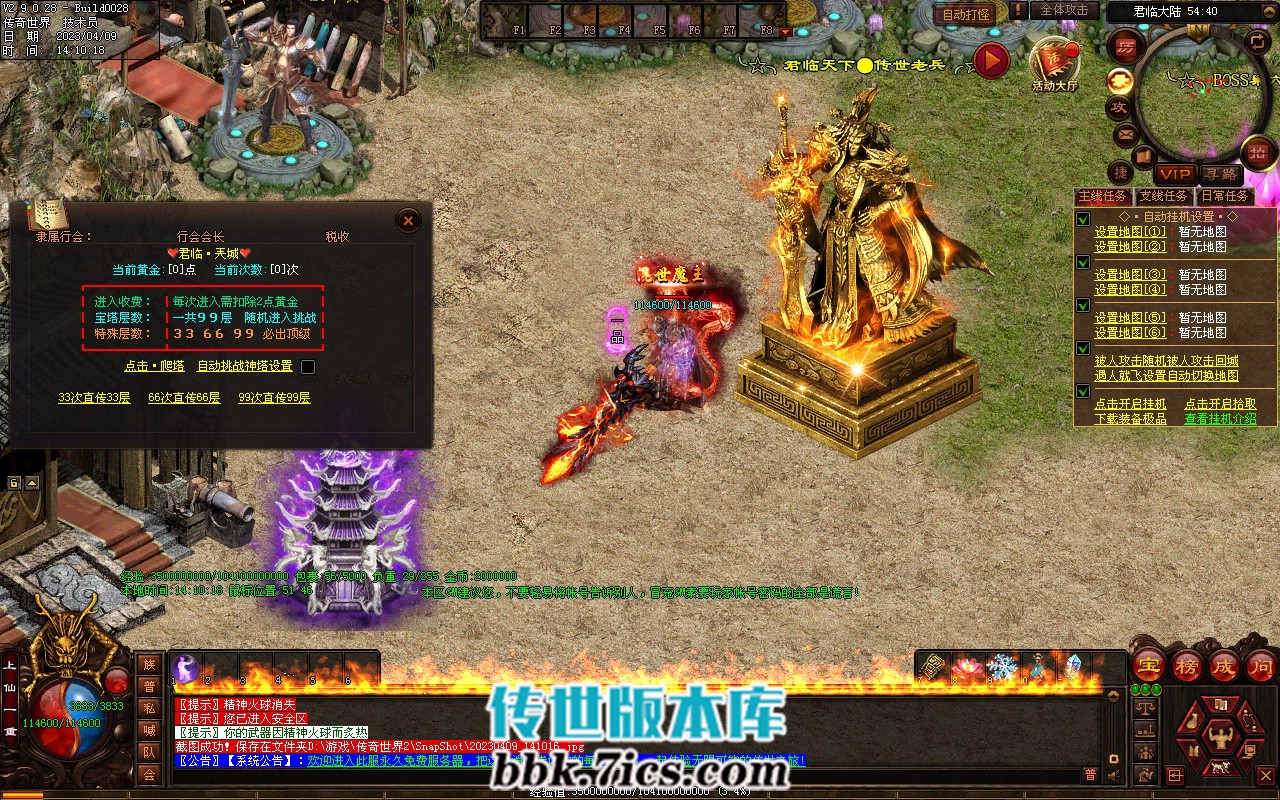The image size is (1280, 800).
Task: Use the pink lotus item slot
Action: coord(967,667)
